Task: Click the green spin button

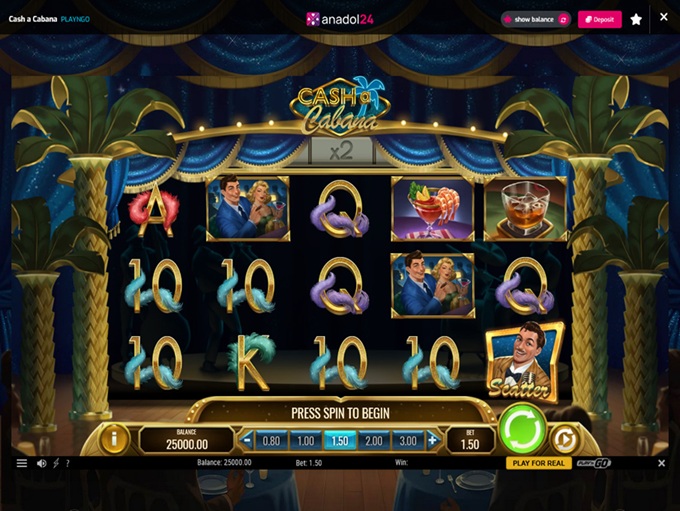Action: coord(522,428)
